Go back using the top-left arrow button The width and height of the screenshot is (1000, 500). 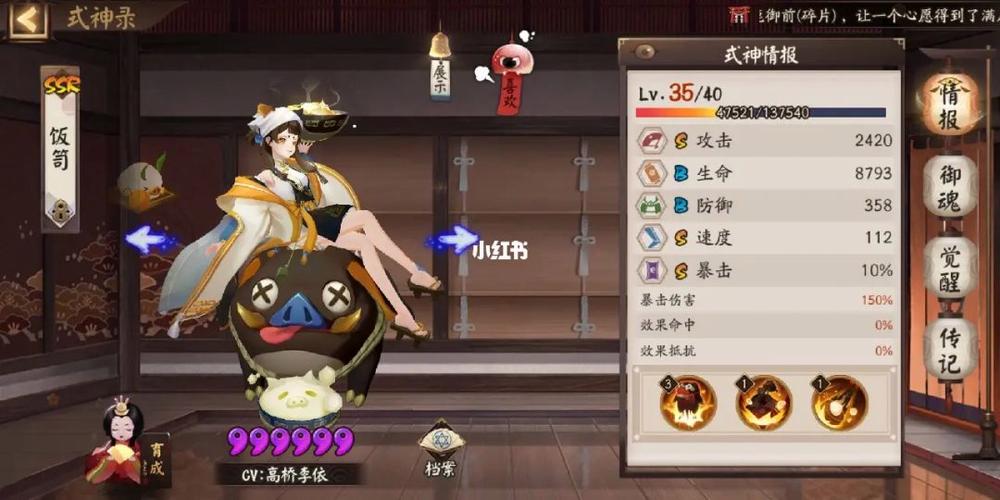pos(28,19)
